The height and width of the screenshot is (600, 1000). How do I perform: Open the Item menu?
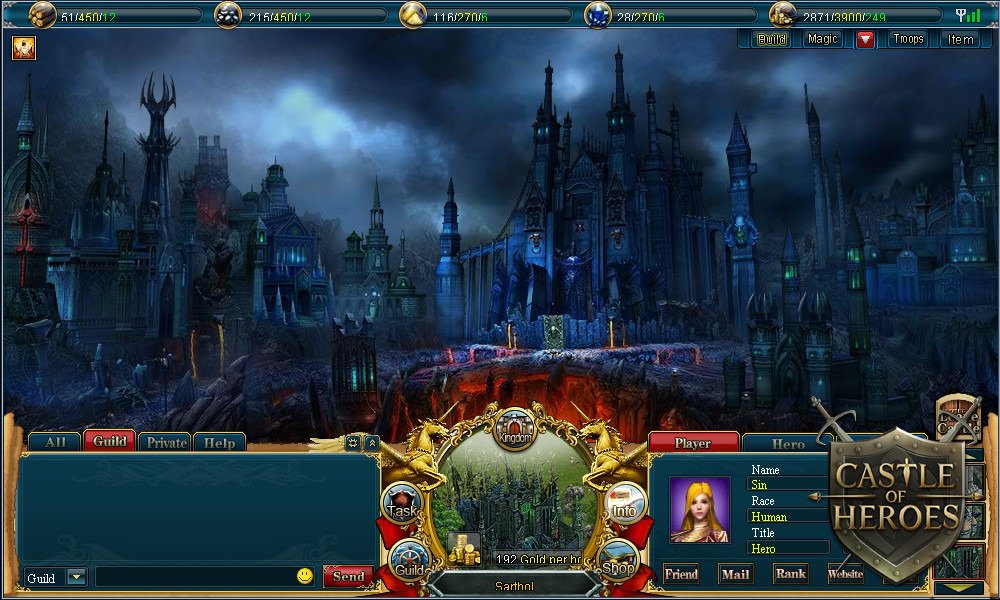pos(960,39)
